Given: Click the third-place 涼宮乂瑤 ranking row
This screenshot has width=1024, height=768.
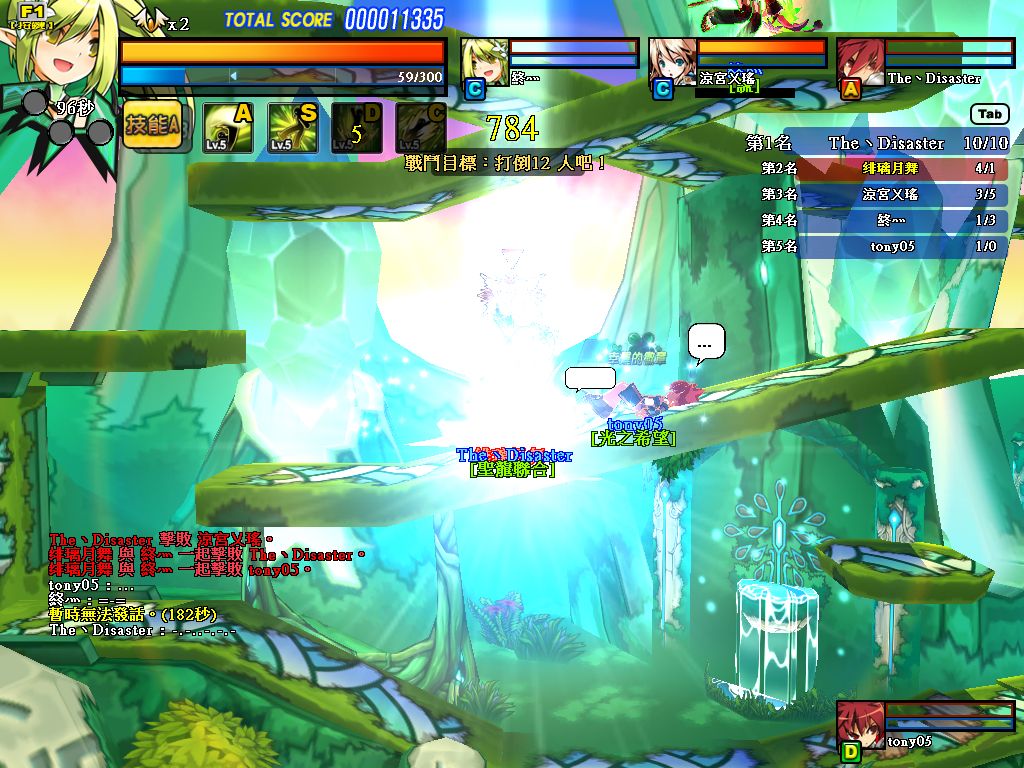Looking at the screenshot, I should [x=878, y=195].
